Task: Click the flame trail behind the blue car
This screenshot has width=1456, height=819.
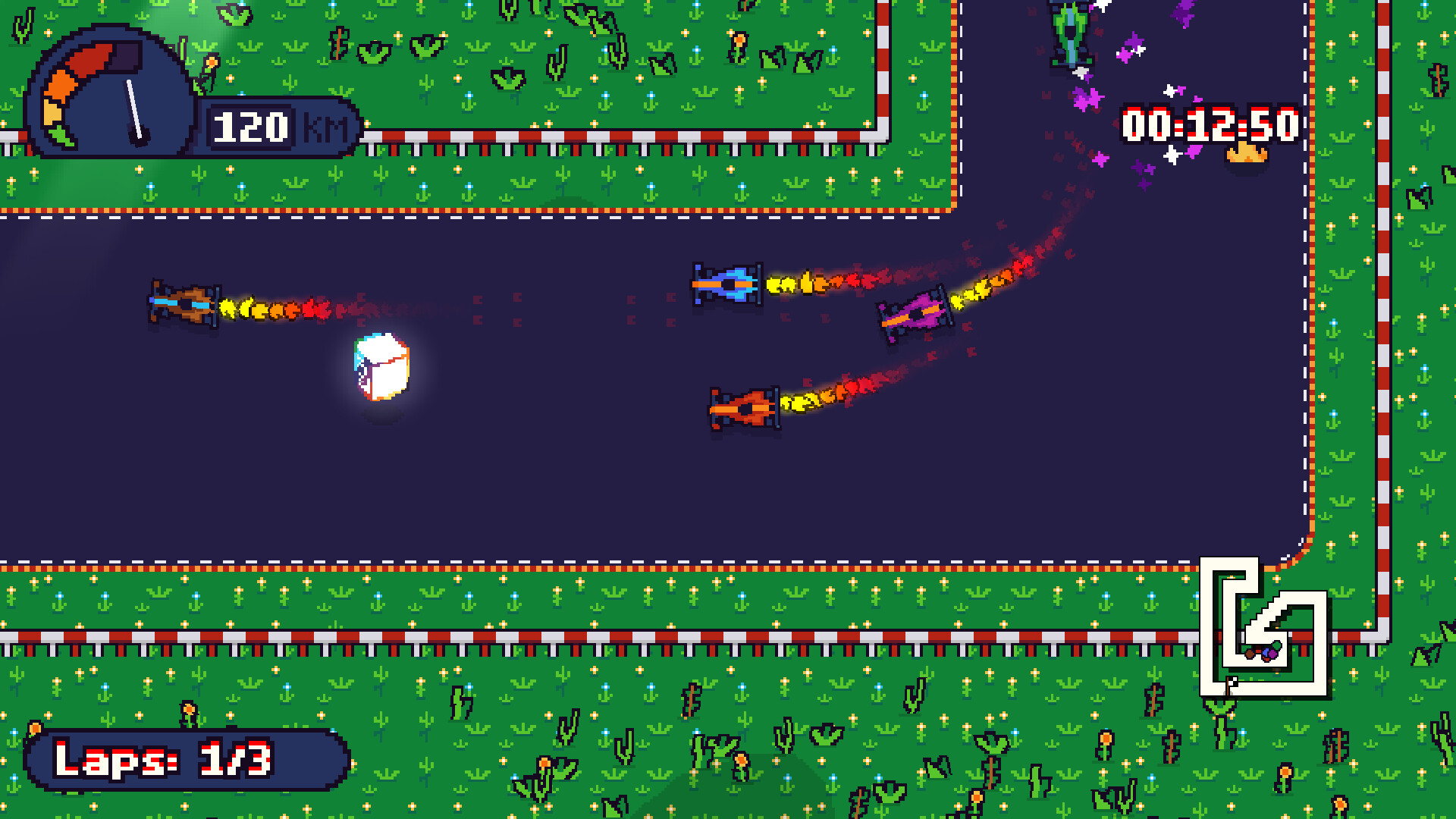Action: 804,283
